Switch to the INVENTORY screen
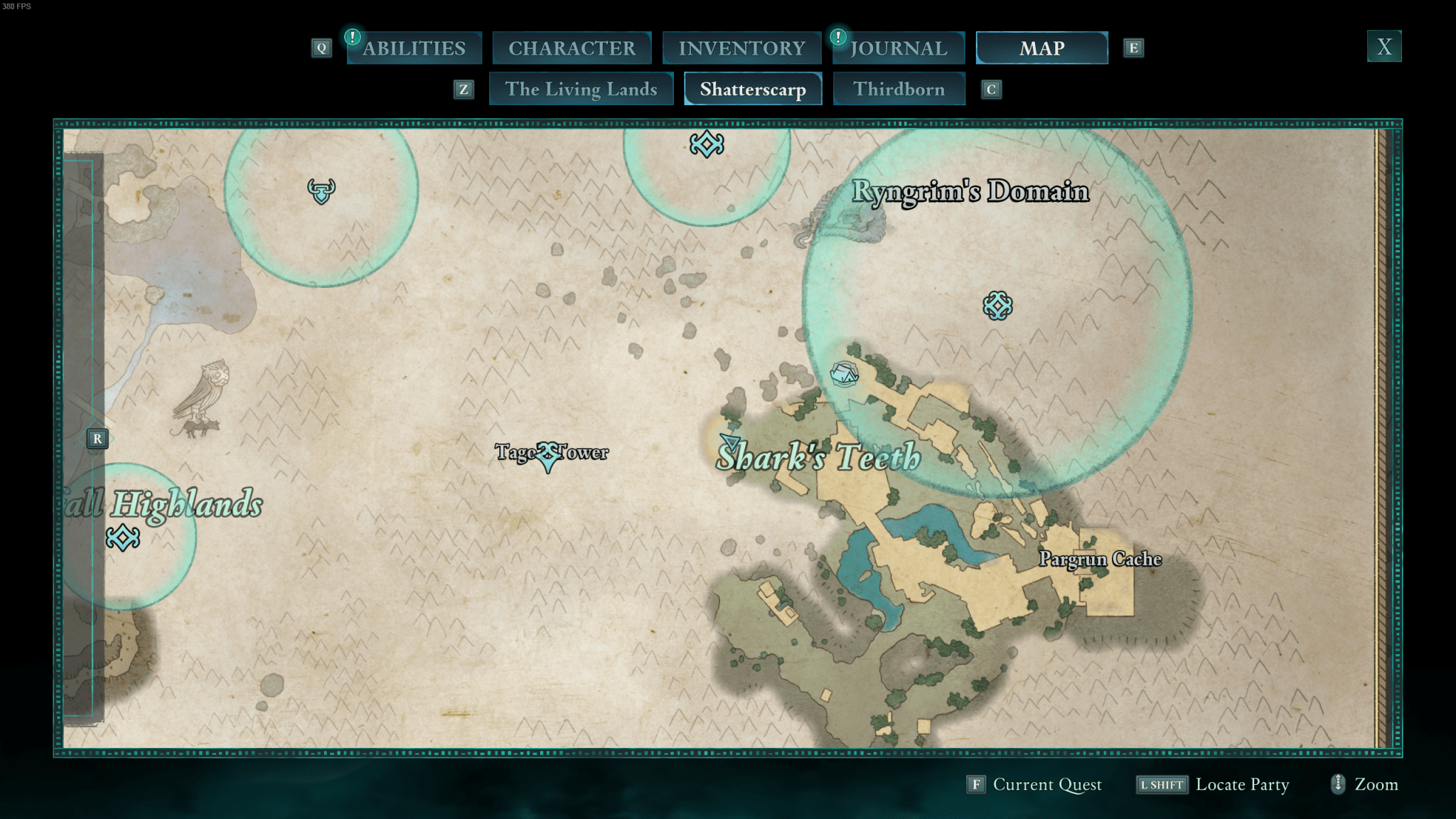1456x819 pixels. click(741, 48)
